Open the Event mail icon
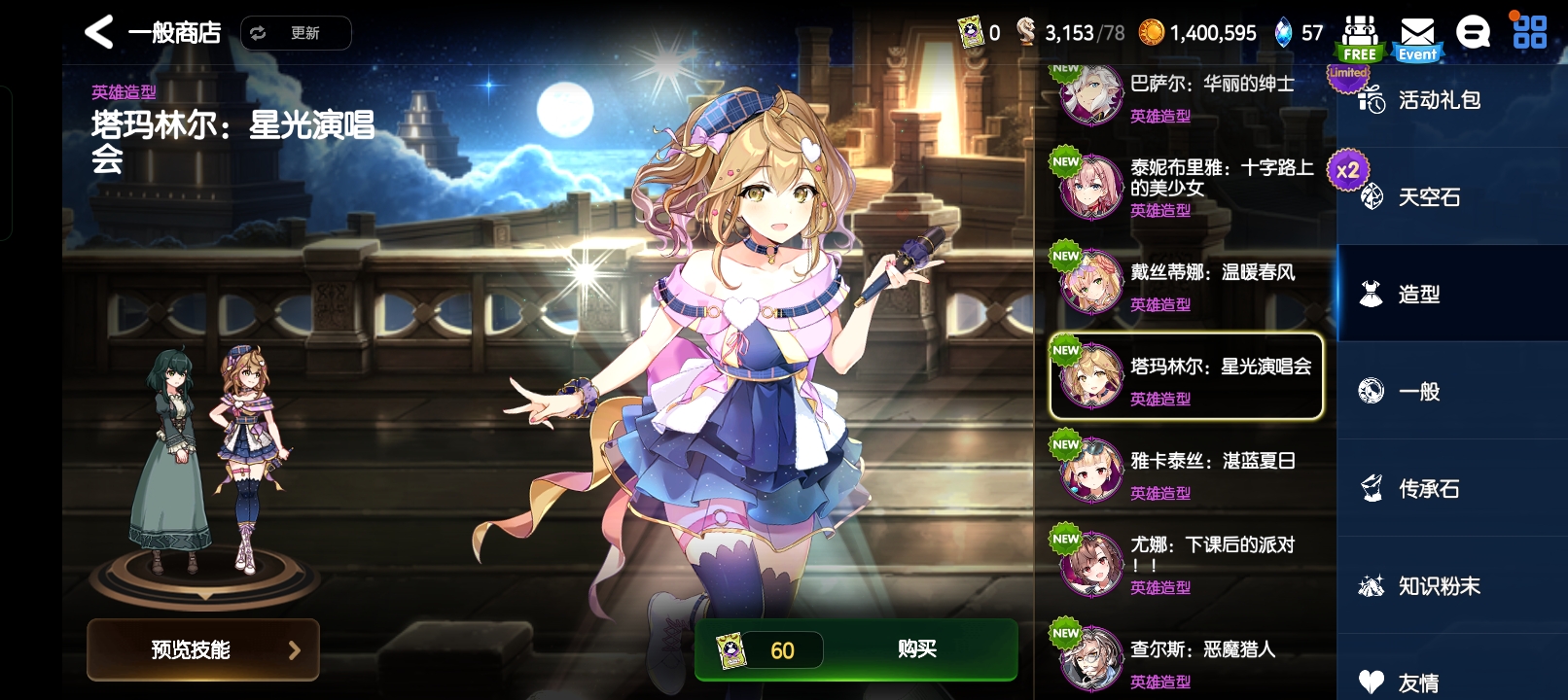1568x700 pixels. pyautogui.click(x=1417, y=38)
